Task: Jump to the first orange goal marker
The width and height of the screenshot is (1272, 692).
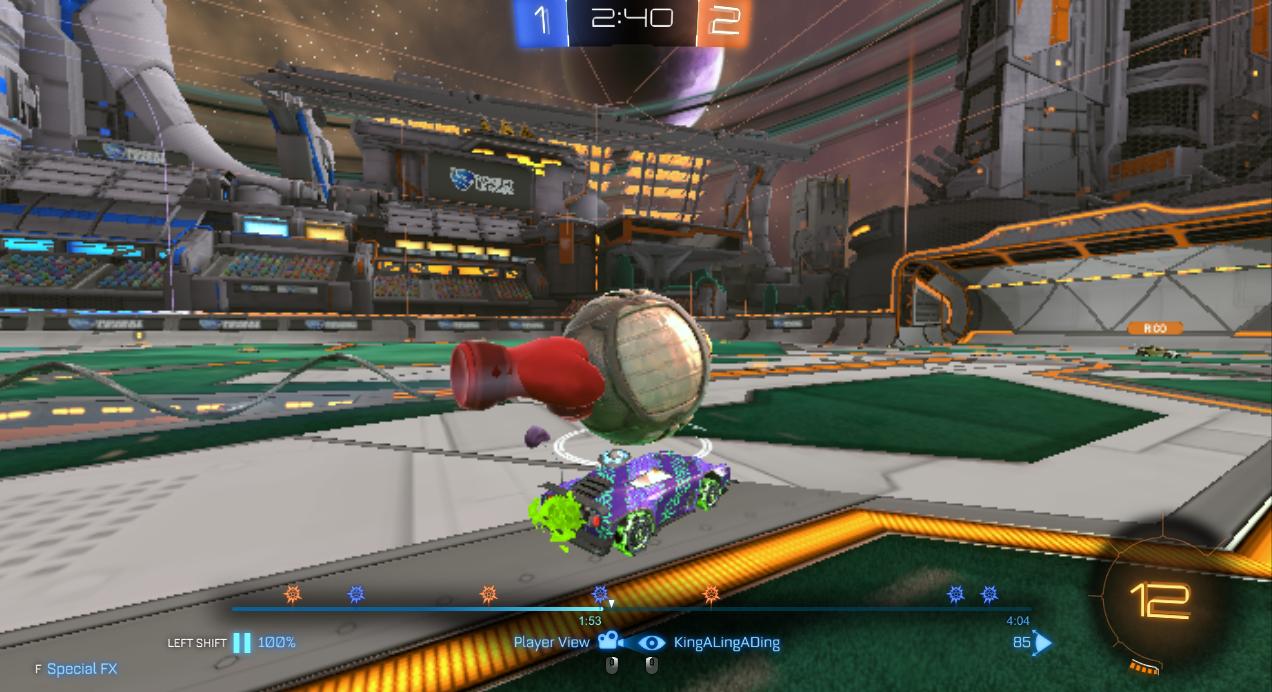Action: [x=293, y=594]
